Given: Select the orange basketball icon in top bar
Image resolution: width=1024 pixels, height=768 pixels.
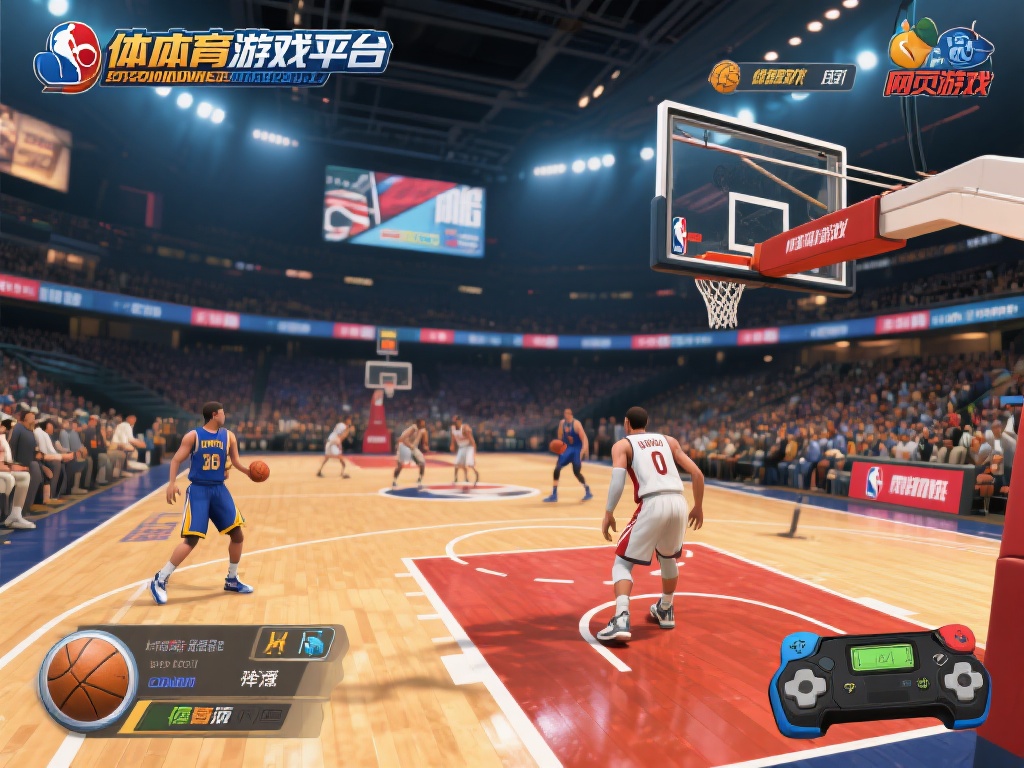Looking at the screenshot, I should 724,76.
